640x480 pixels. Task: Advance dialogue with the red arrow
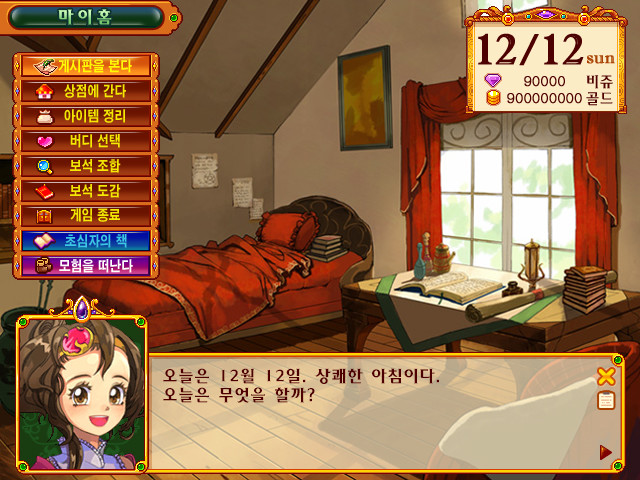[605, 452]
